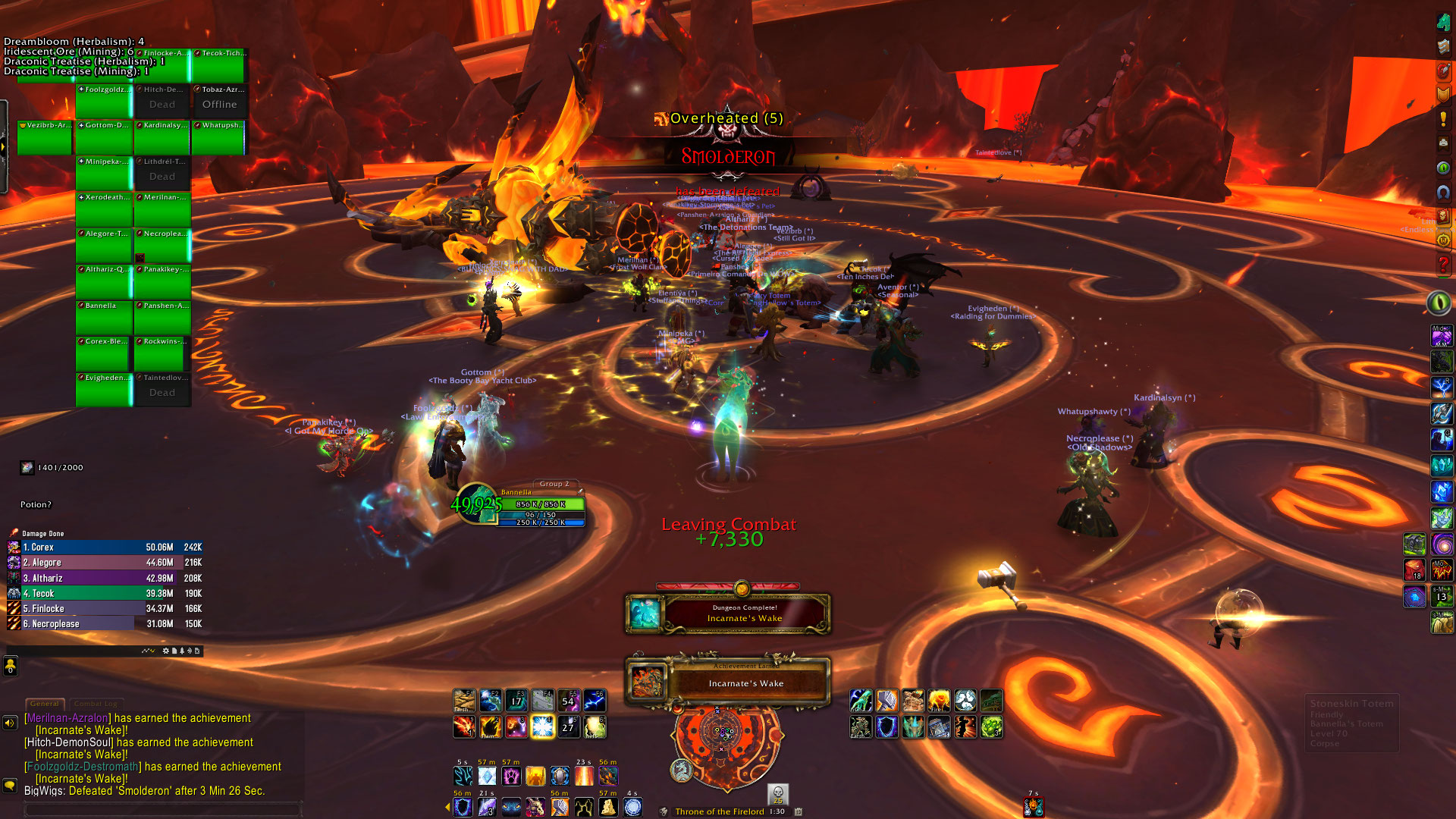Viewport: 1456px width, 819px height.
Task: Activate the green bubbling cluster ability
Action: tap(991, 727)
